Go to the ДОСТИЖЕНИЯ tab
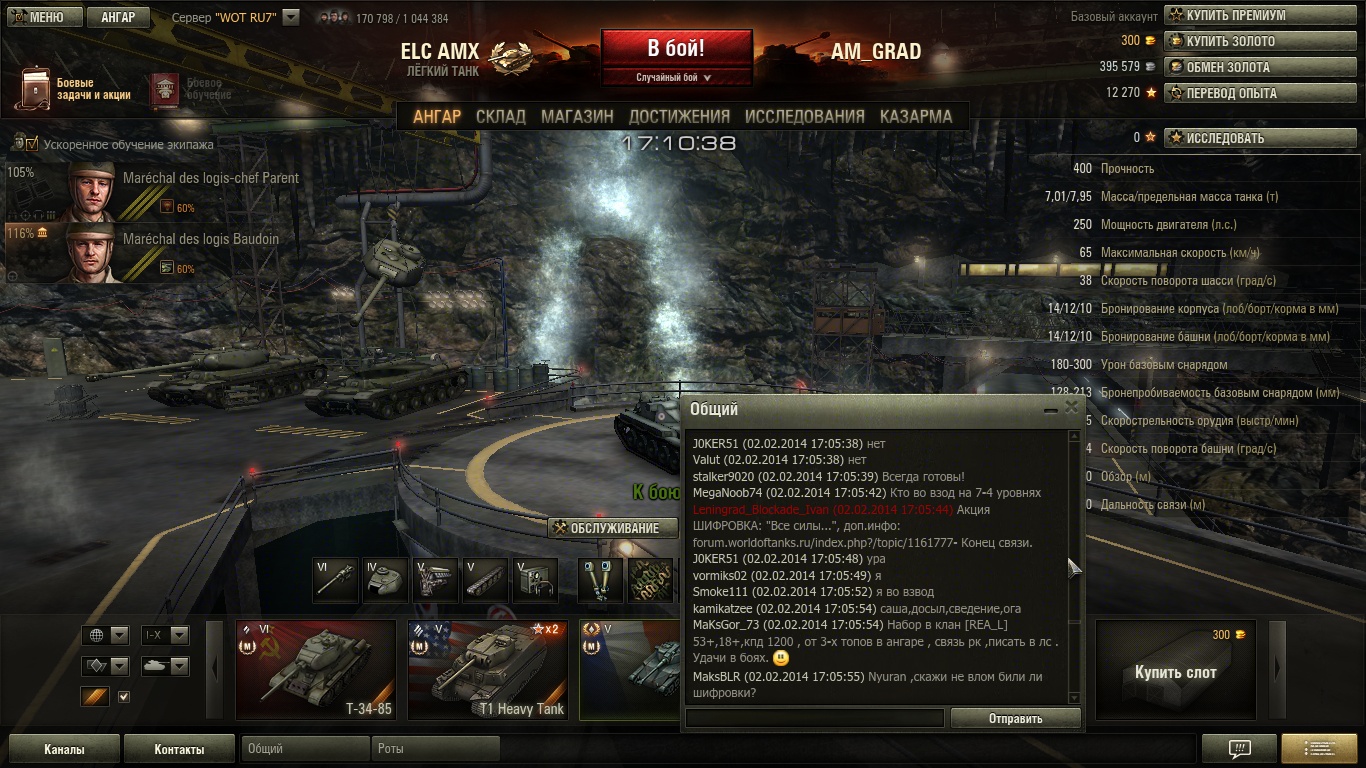The width and height of the screenshot is (1366, 768). [679, 116]
